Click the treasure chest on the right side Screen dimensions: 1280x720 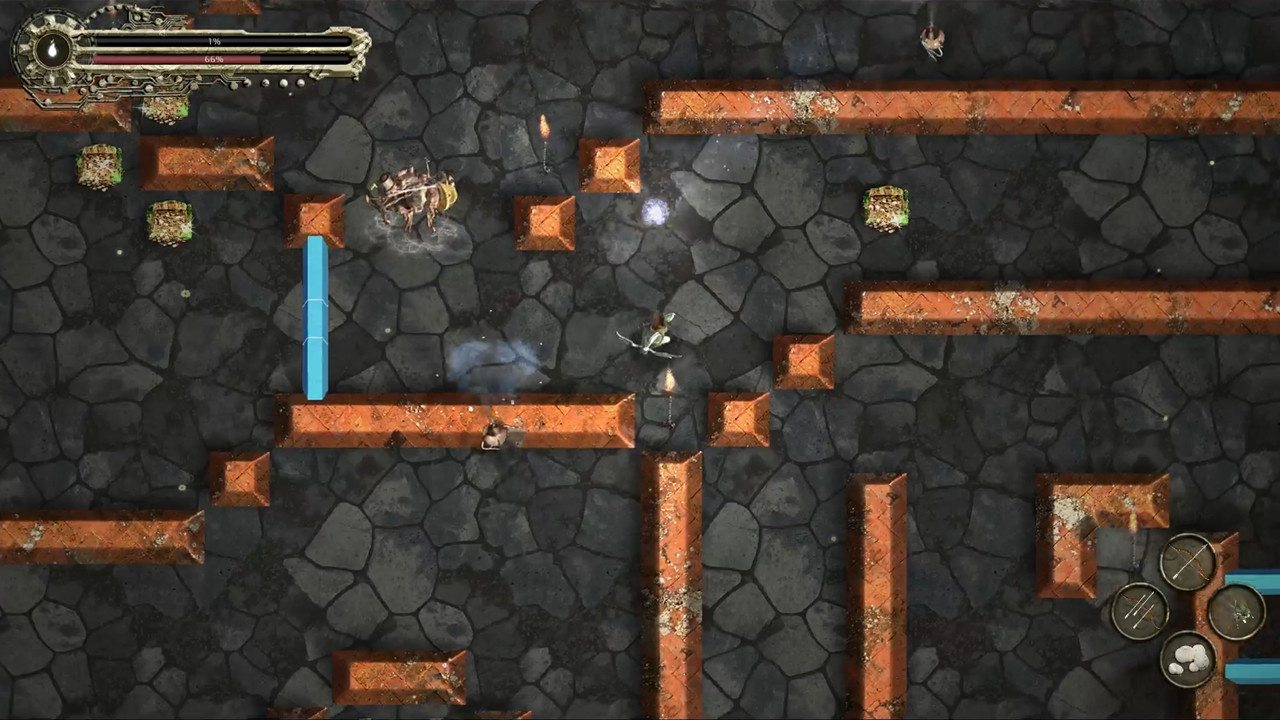tap(888, 208)
